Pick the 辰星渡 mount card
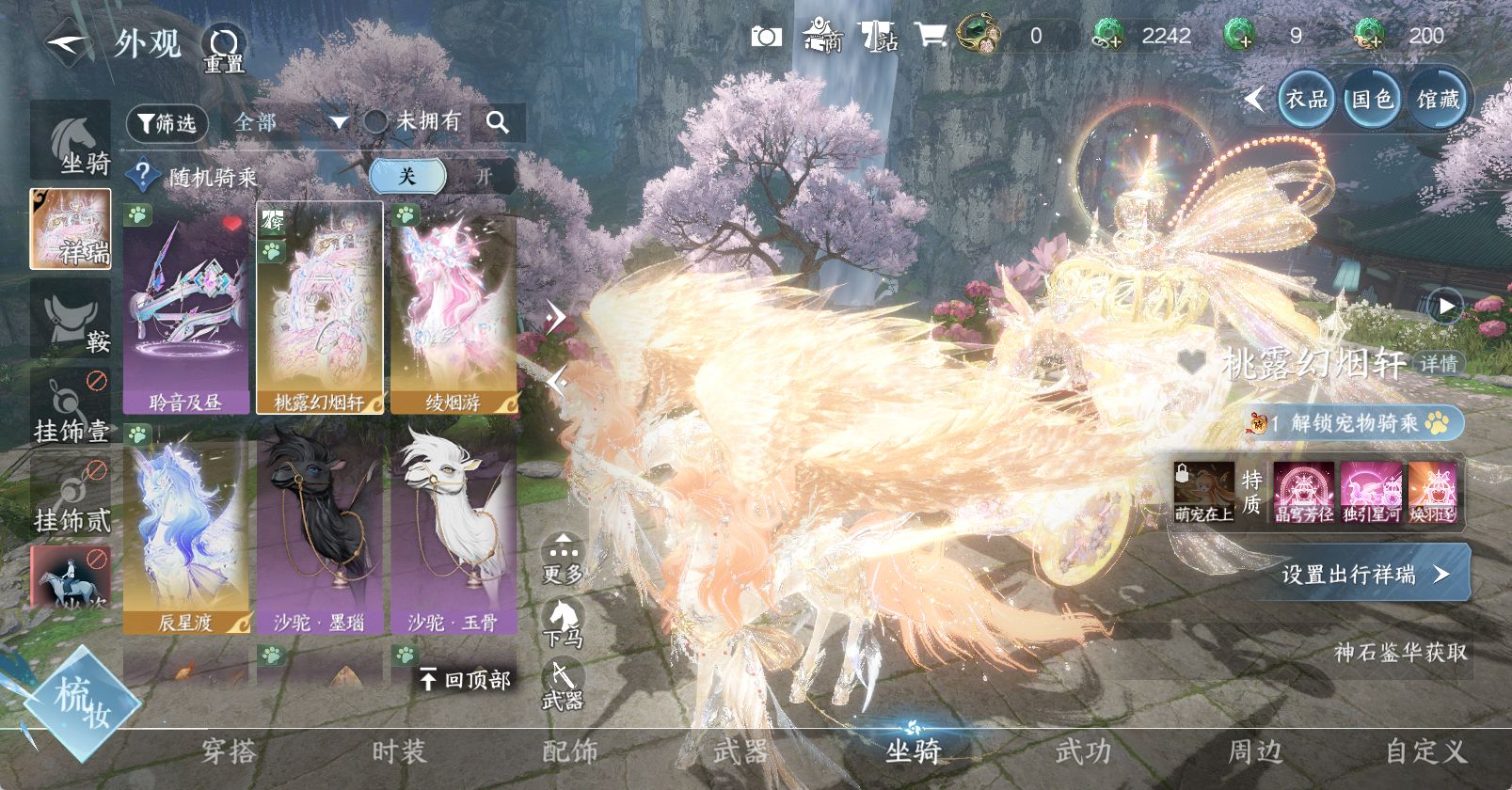 (x=186, y=529)
